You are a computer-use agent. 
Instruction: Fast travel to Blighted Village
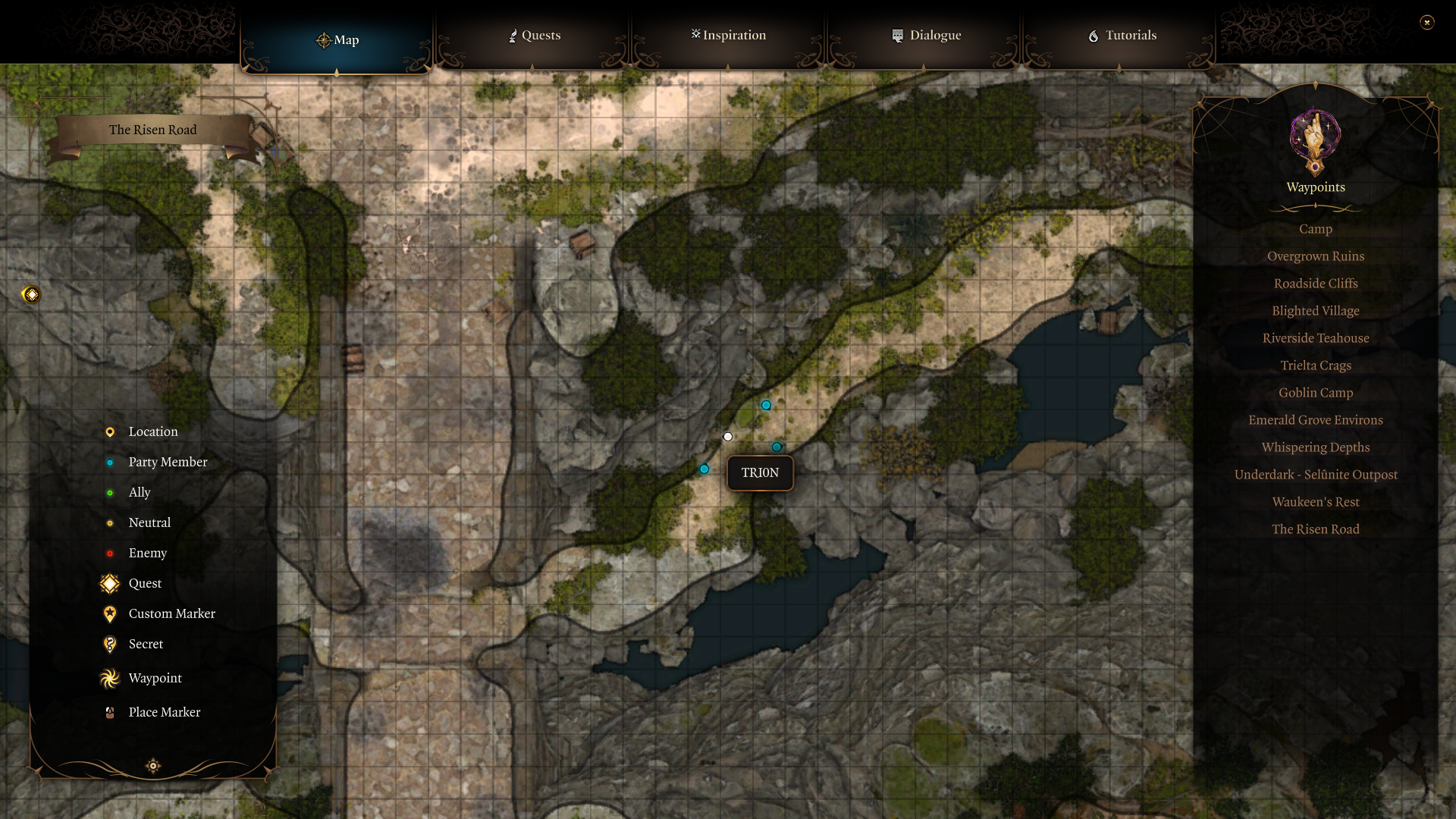tap(1315, 311)
